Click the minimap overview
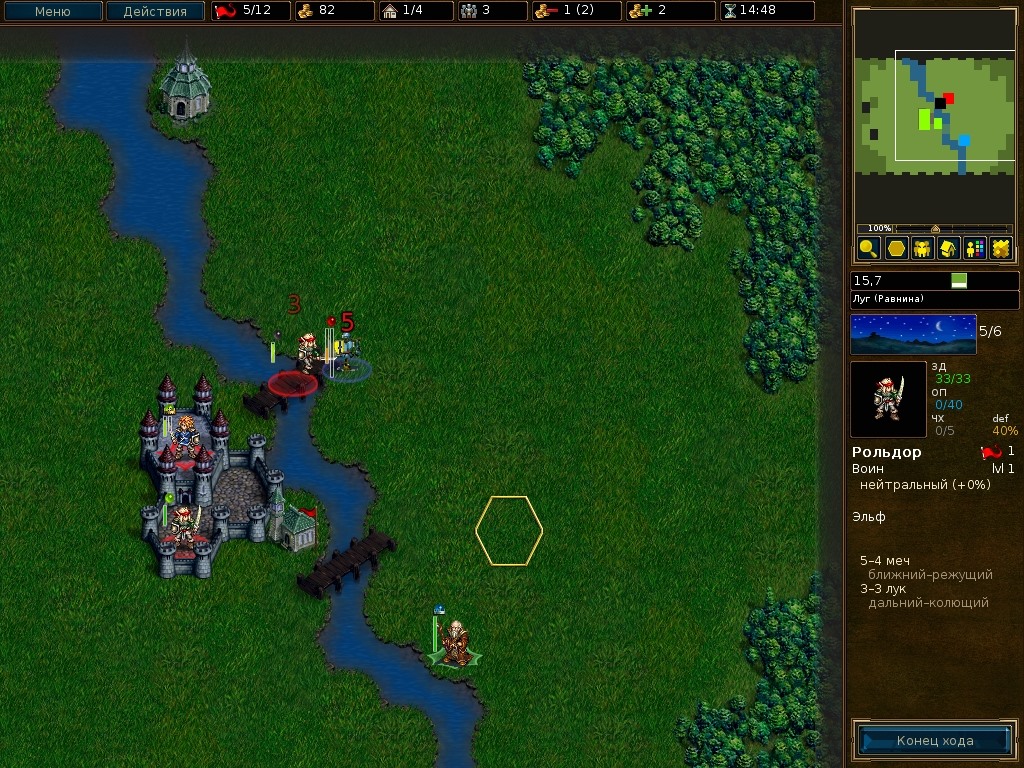 click(x=935, y=112)
